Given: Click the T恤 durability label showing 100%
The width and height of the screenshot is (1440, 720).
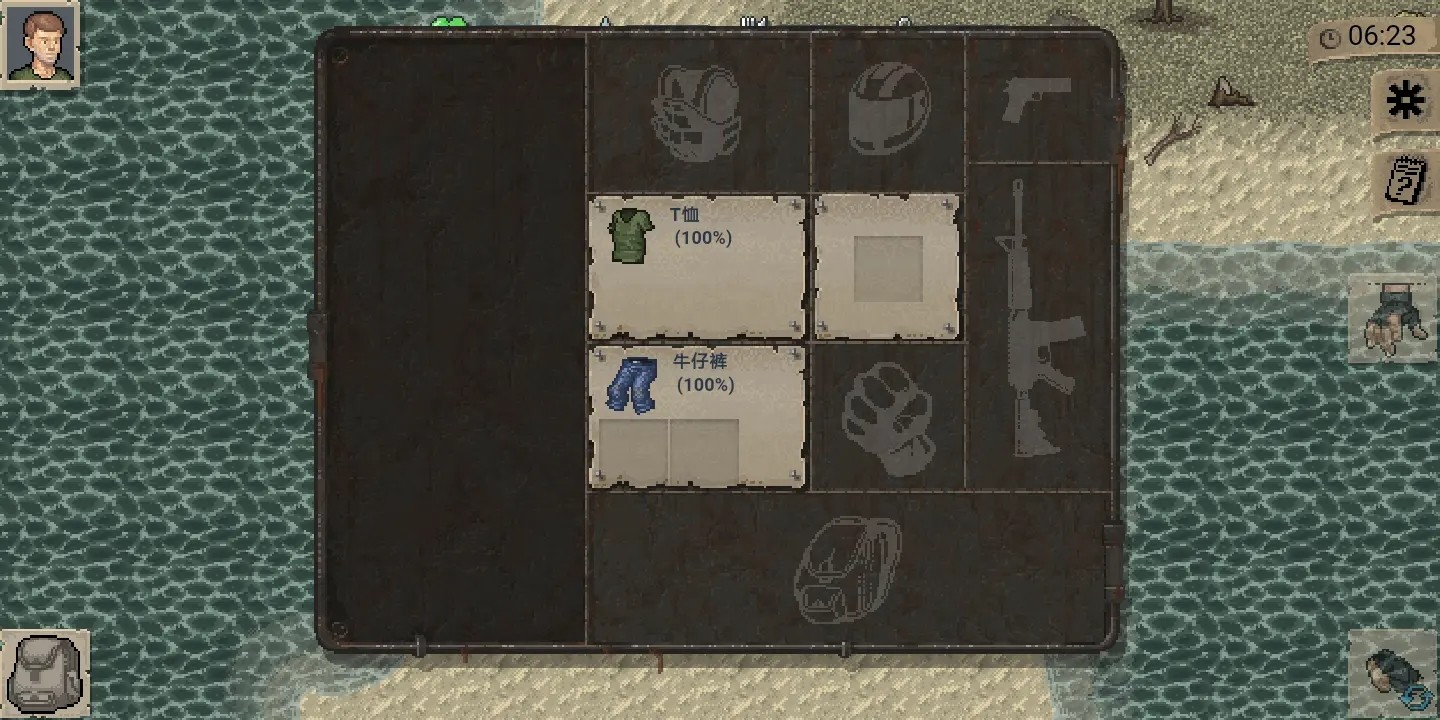Looking at the screenshot, I should click(706, 238).
